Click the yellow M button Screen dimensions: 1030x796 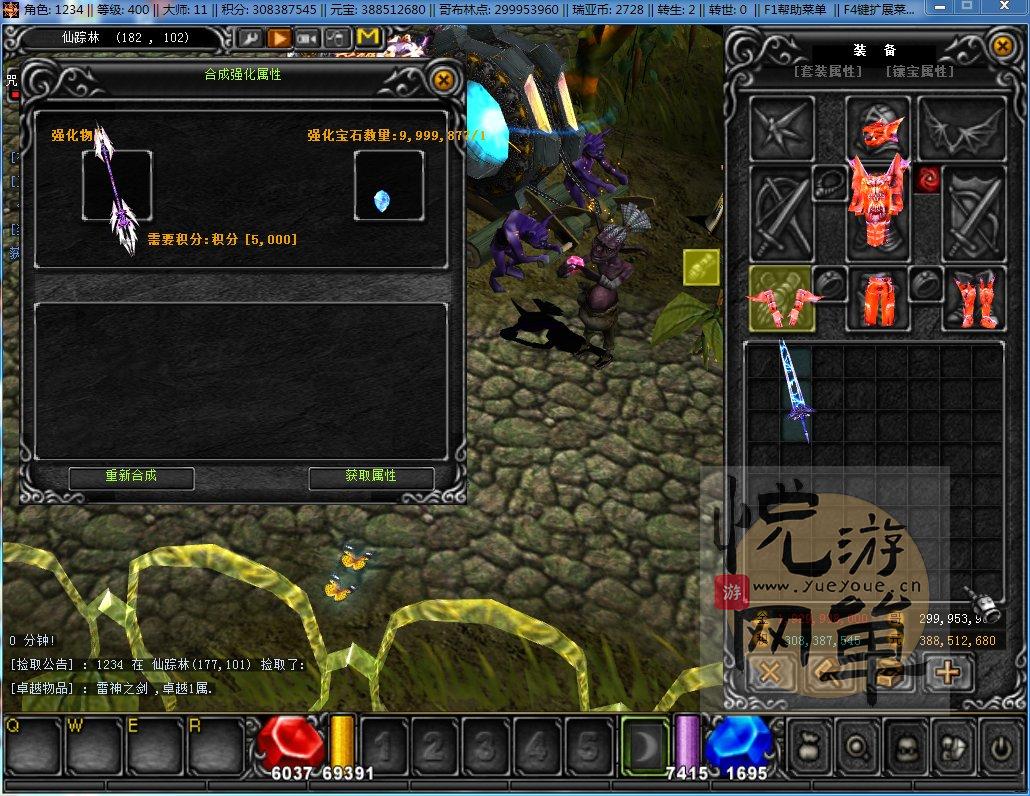click(x=368, y=39)
